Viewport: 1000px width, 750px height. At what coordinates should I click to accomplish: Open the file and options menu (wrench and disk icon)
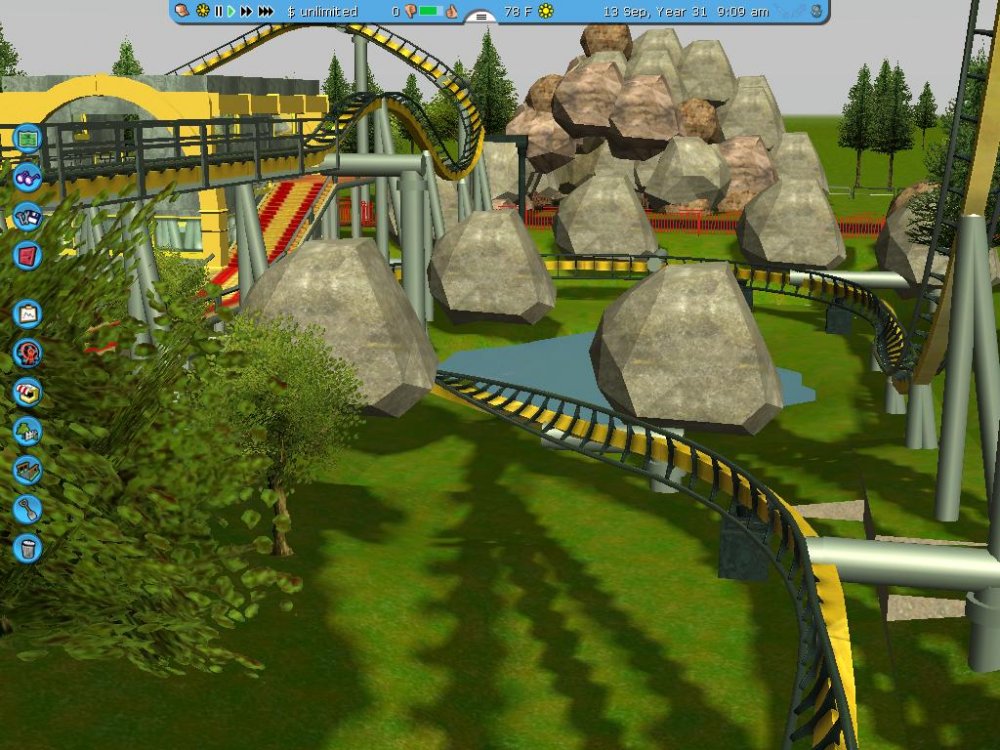click(x=28, y=216)
